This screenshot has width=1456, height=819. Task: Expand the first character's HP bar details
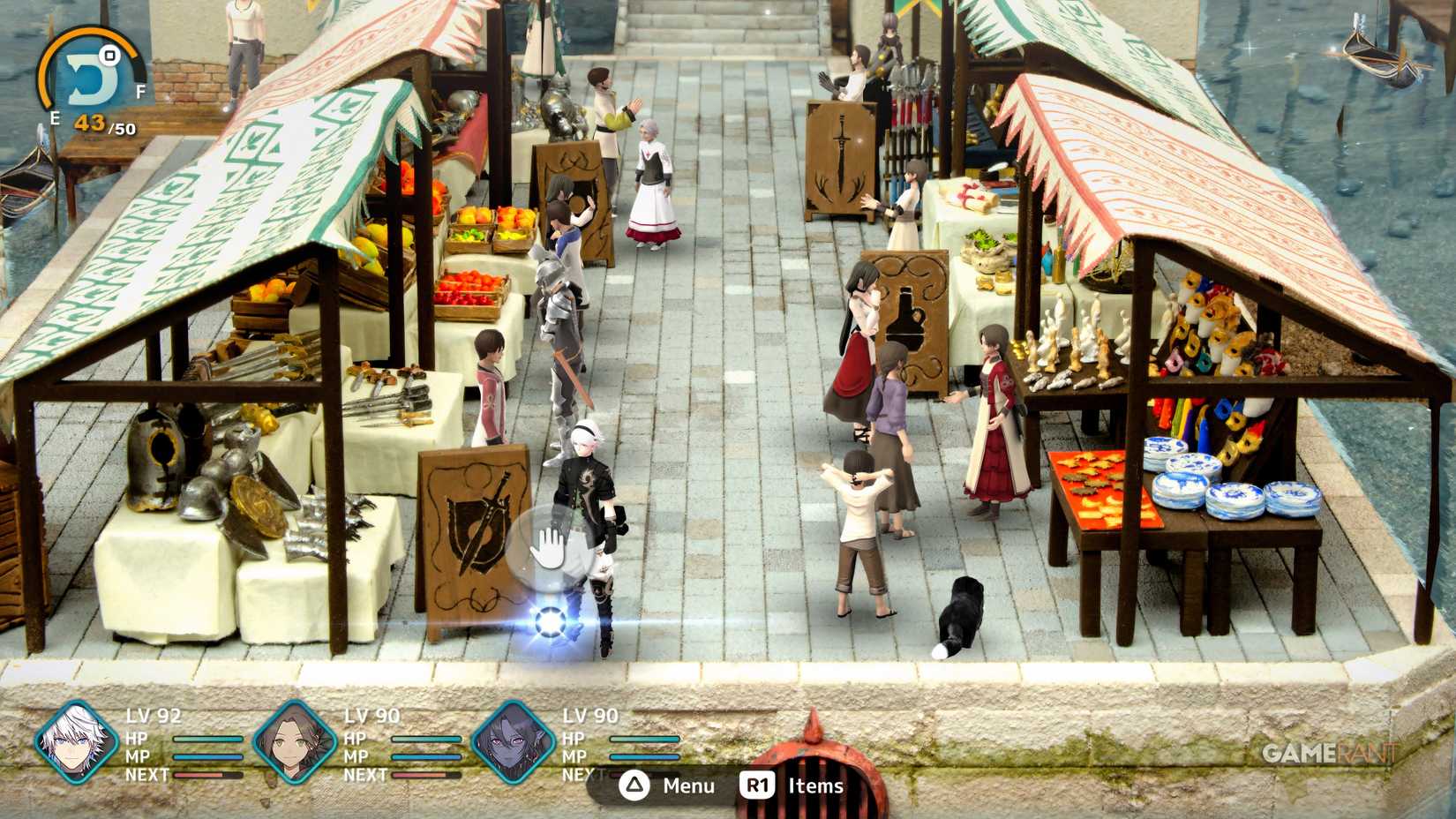pos(207,740)
